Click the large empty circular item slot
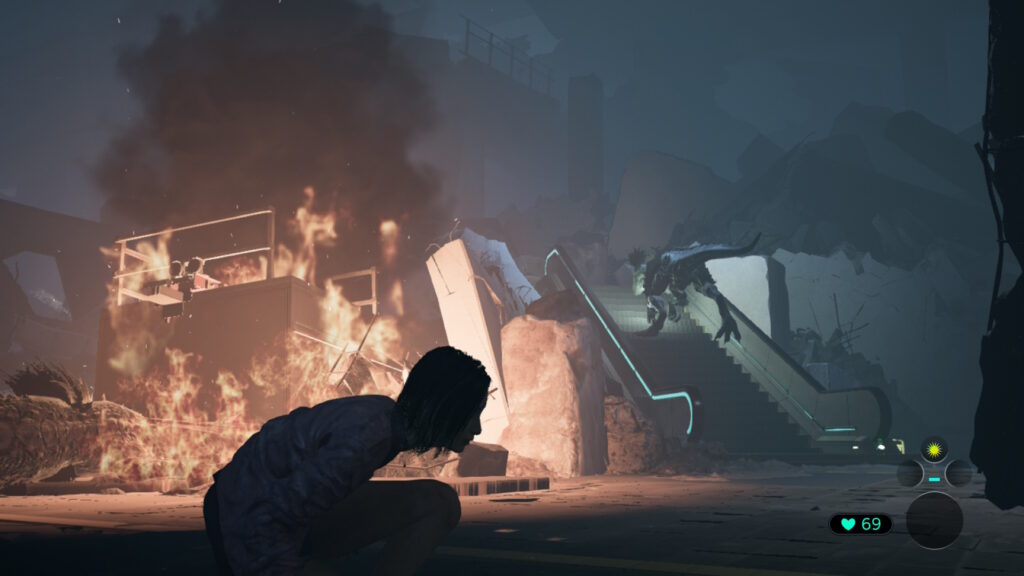The height and width of the screenshot is (576, 1024). 934,520
